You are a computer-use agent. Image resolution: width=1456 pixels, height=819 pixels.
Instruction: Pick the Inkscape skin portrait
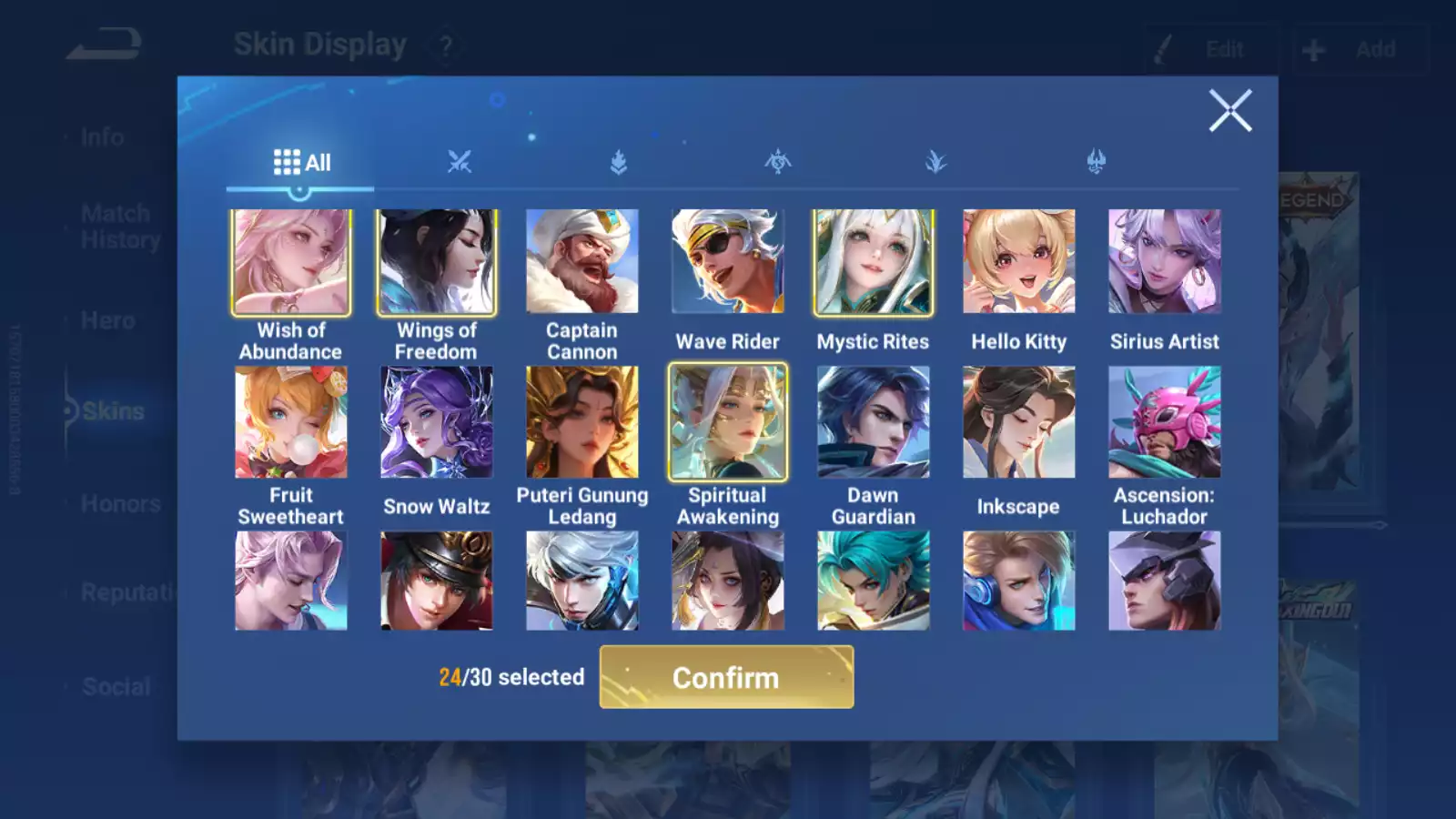pyautogui.click(x=1019, y=422)
